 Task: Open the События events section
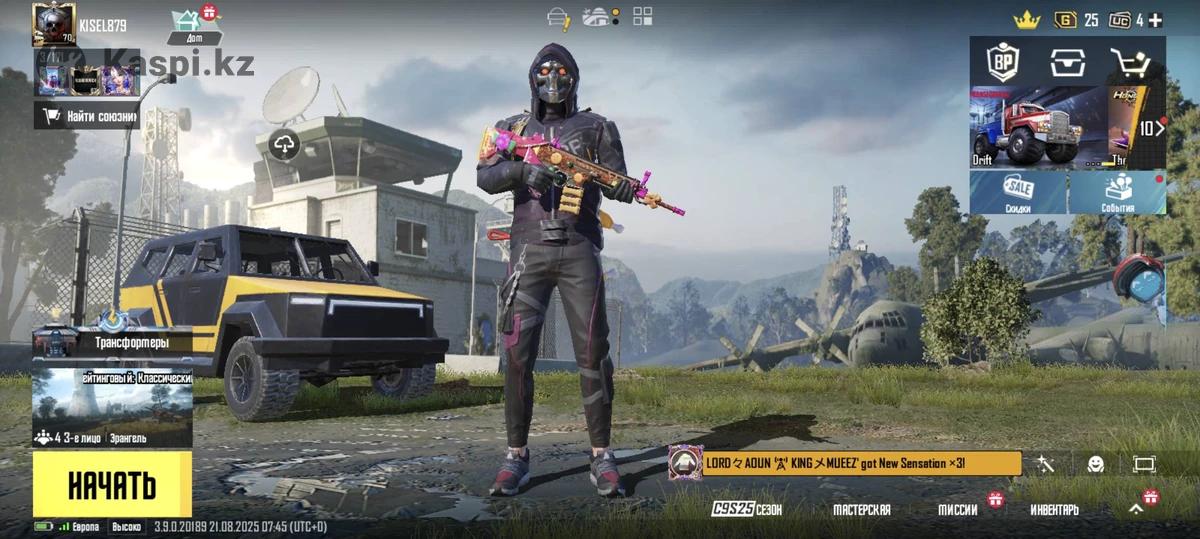click(1118, 191)
